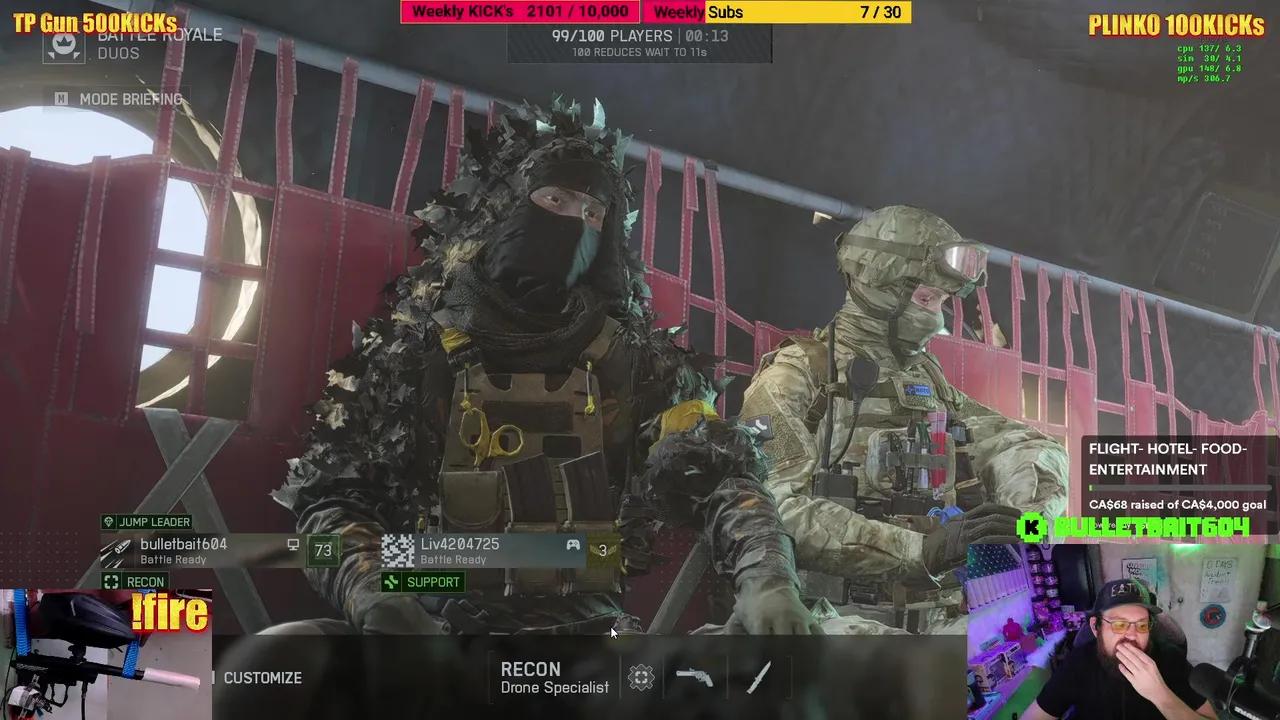Image resolution: width=1280 pixels, height=720 pixels.
Task: Click the Jump Leader parachute icon
Action: click(x=107, y=522)
